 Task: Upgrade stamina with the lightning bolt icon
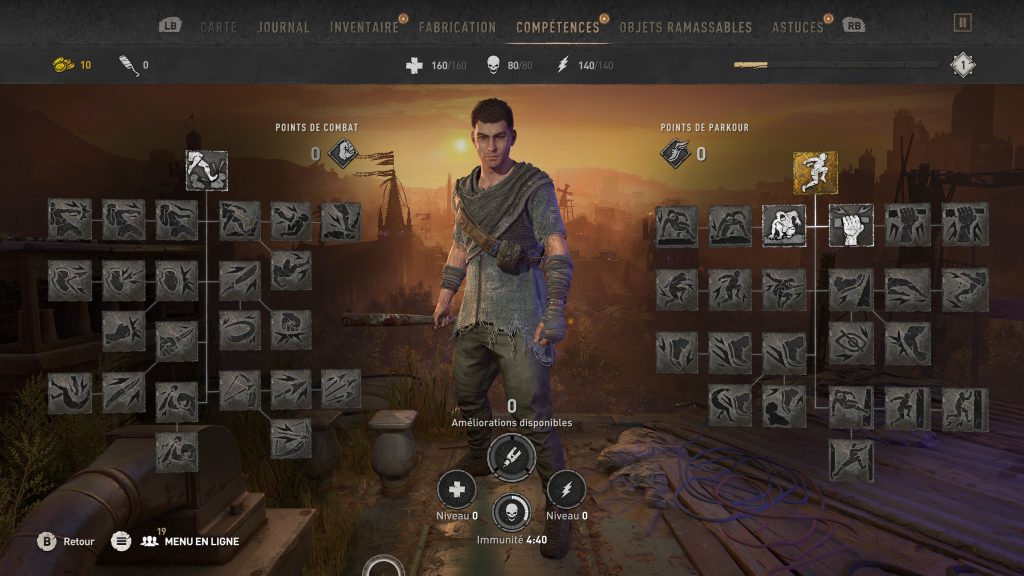click(566, 489)
